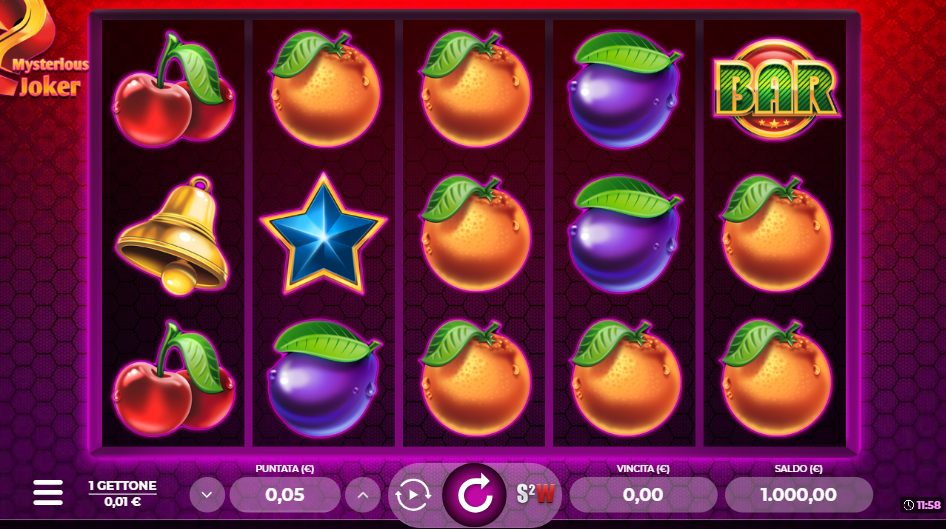
Task: Spin the reels with the center button
Action: (476, 493)
